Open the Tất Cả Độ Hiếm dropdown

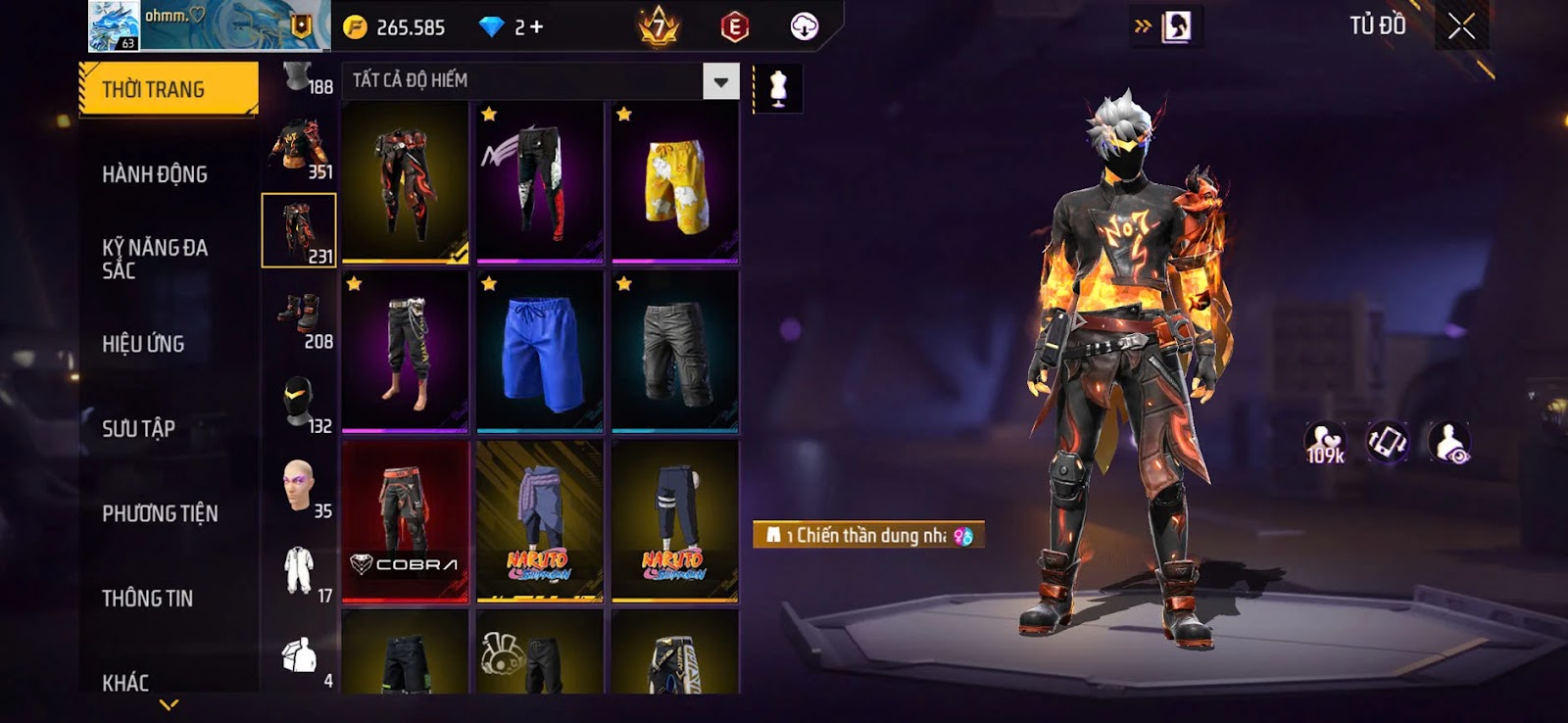coord(720,81)
